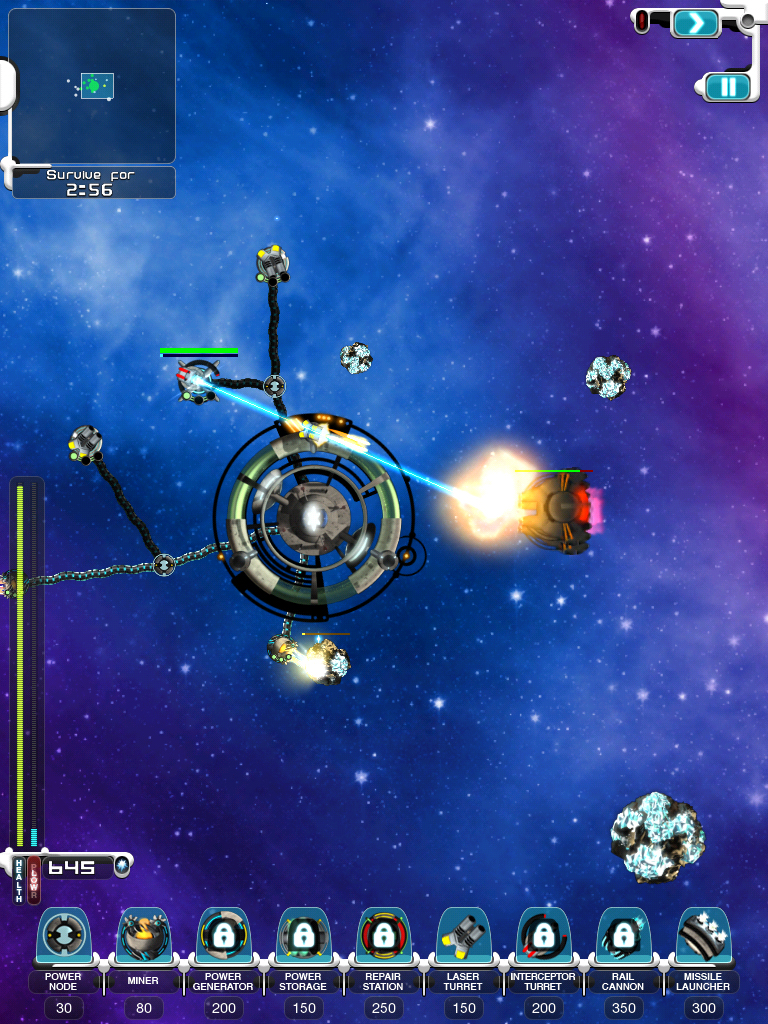The height and width of the screenshot is (1024, 768).
Task: Pick the locked Power Generator slot
Action: pos(223,938)
